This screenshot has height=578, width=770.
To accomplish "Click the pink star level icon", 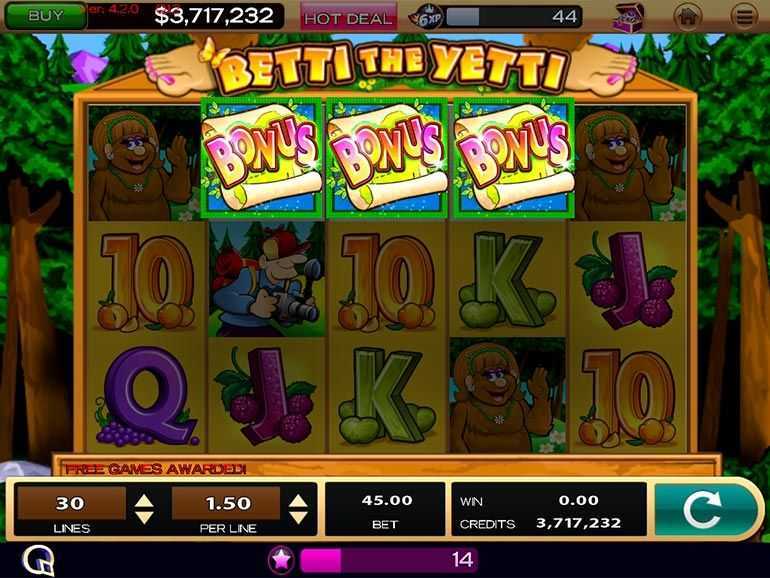I will (281, 559).
